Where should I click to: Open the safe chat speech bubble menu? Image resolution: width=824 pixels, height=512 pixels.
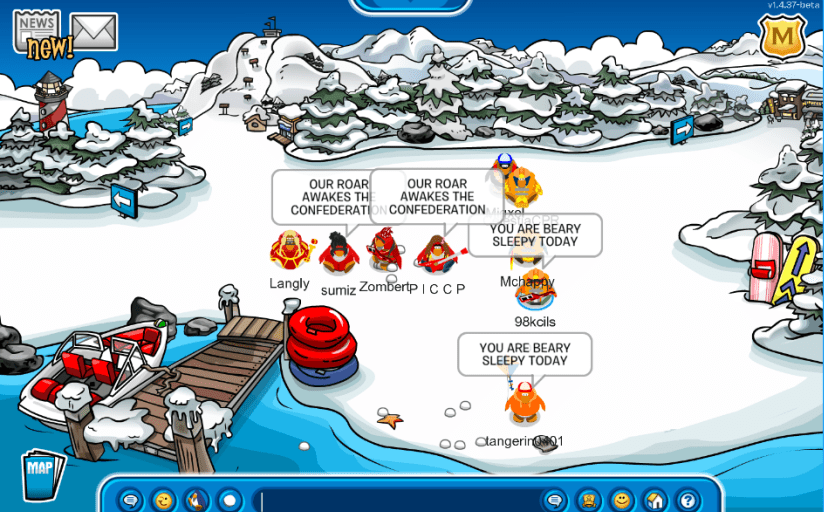(x=130, y=499)
